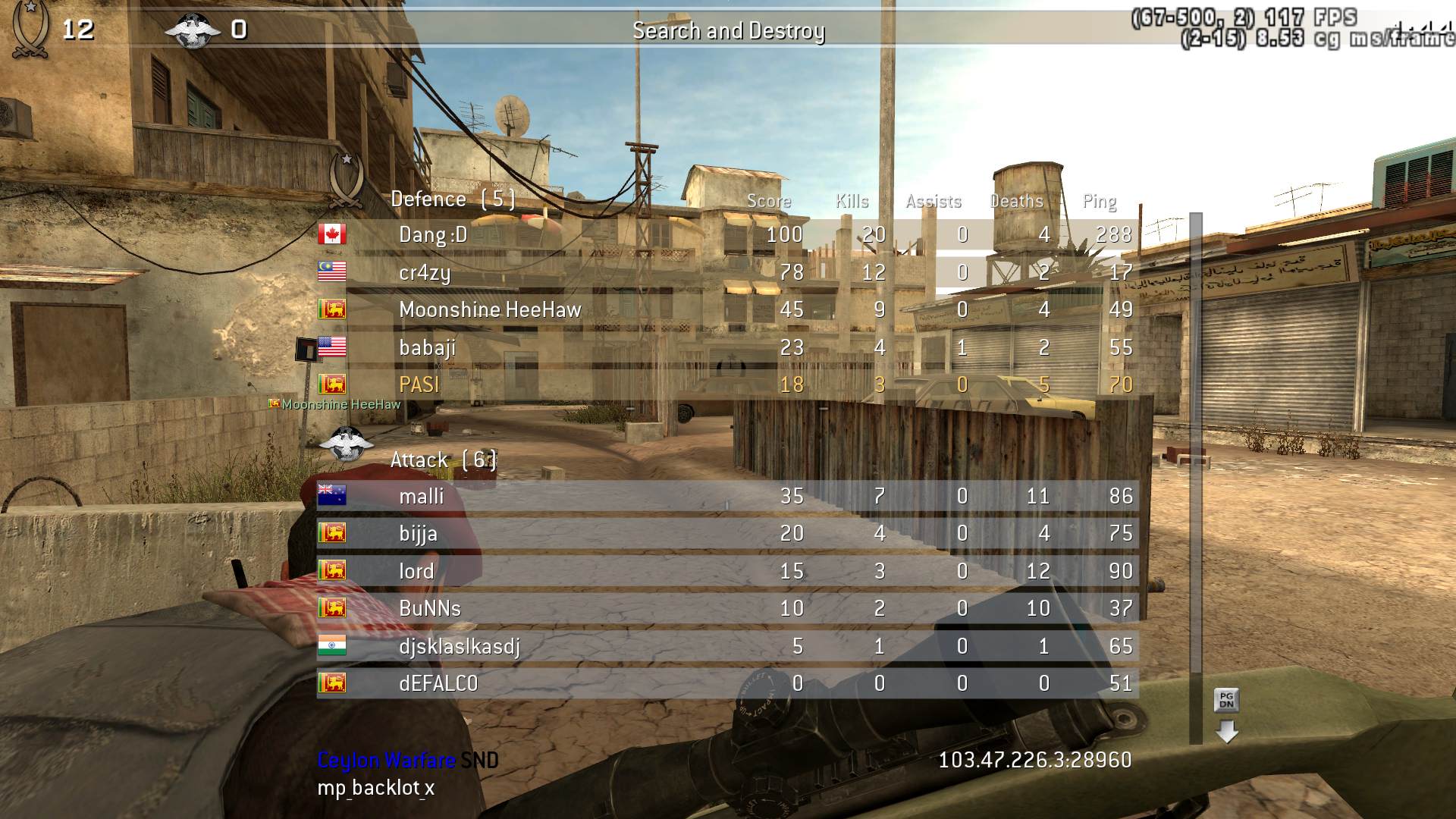Viewport: 1456px width, 819px height.
Task: Click the bijja player row
Action: pos(728,533)
